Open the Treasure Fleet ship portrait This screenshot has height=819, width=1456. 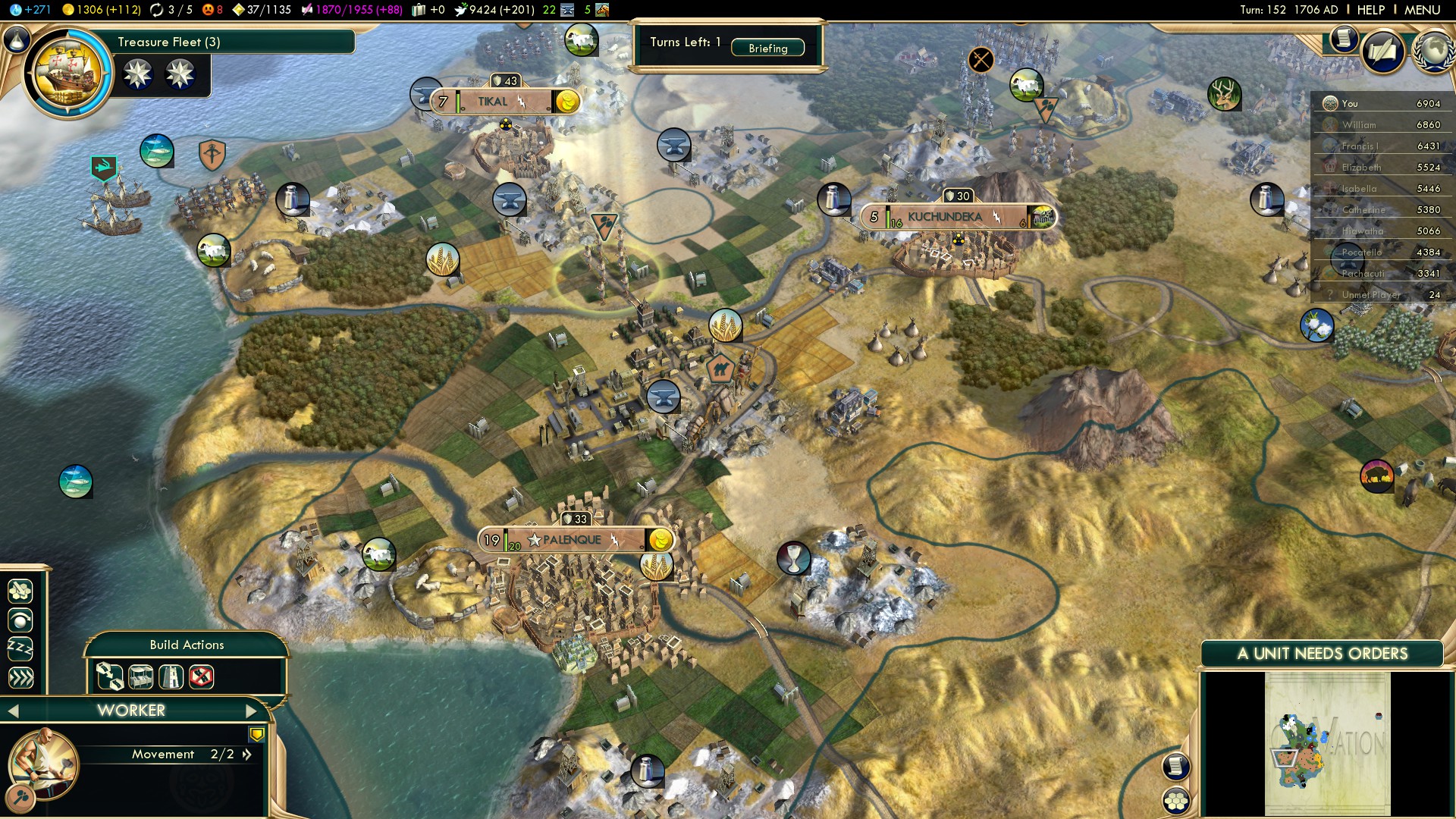coord(68,73)
